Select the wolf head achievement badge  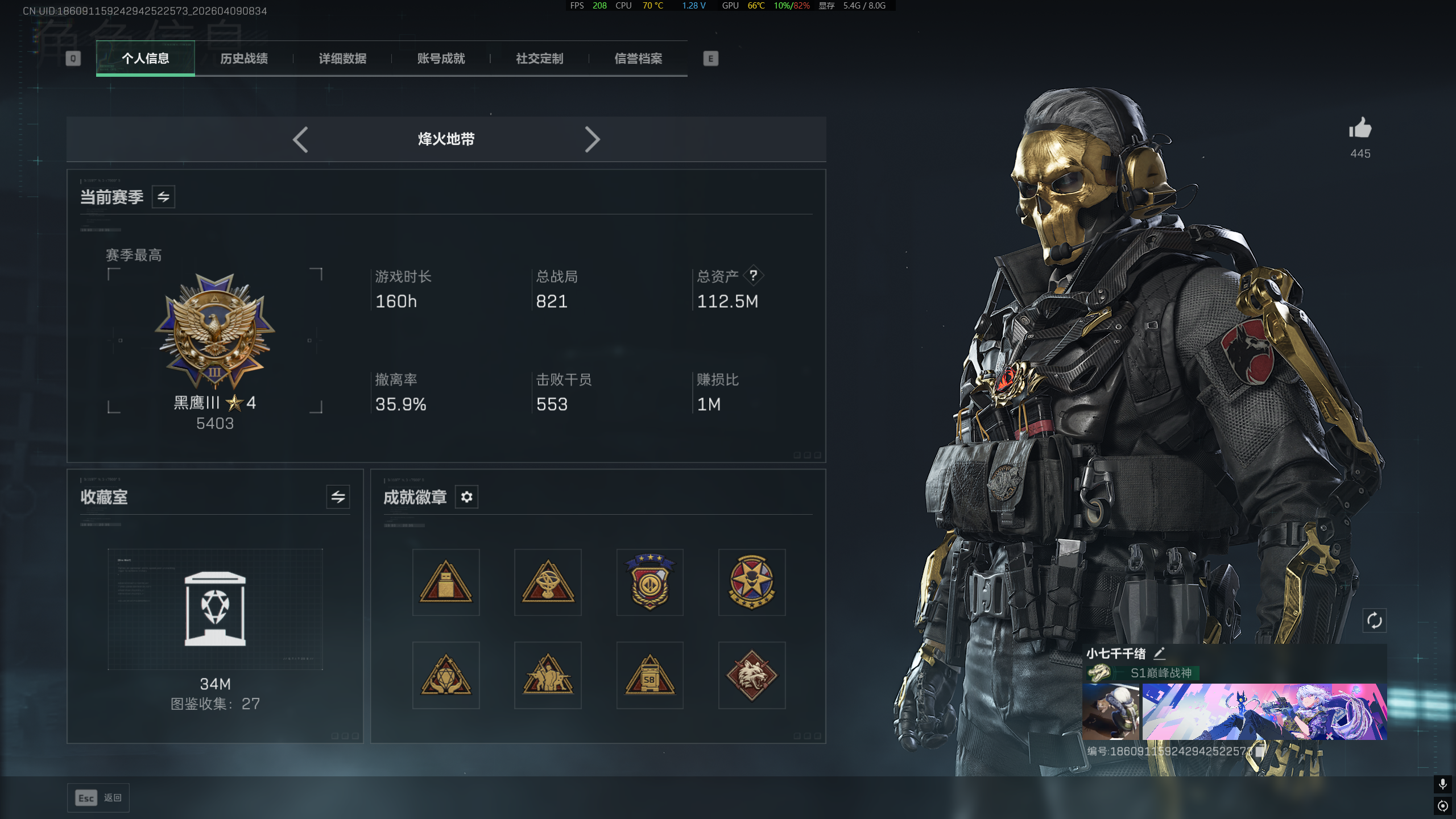point(751,675)
